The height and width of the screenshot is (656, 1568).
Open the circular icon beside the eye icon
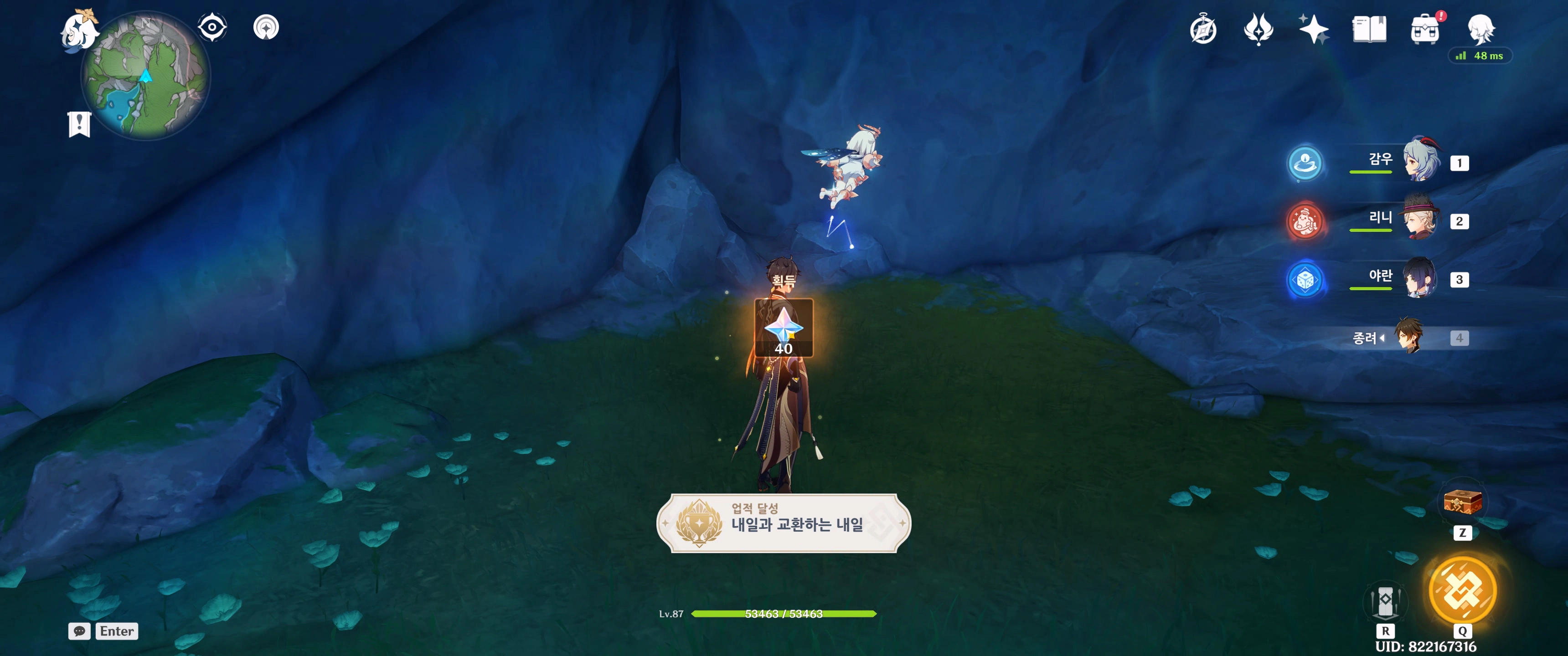point(266,27)
